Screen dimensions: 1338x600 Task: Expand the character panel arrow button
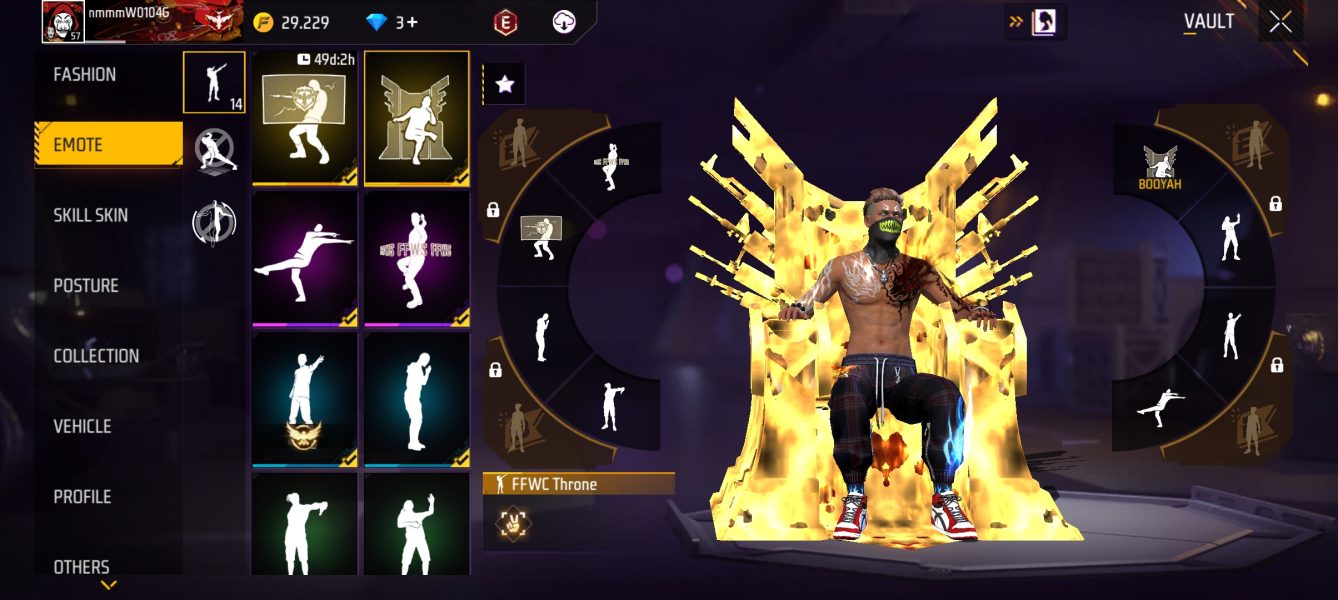[x=1035, y=21]
